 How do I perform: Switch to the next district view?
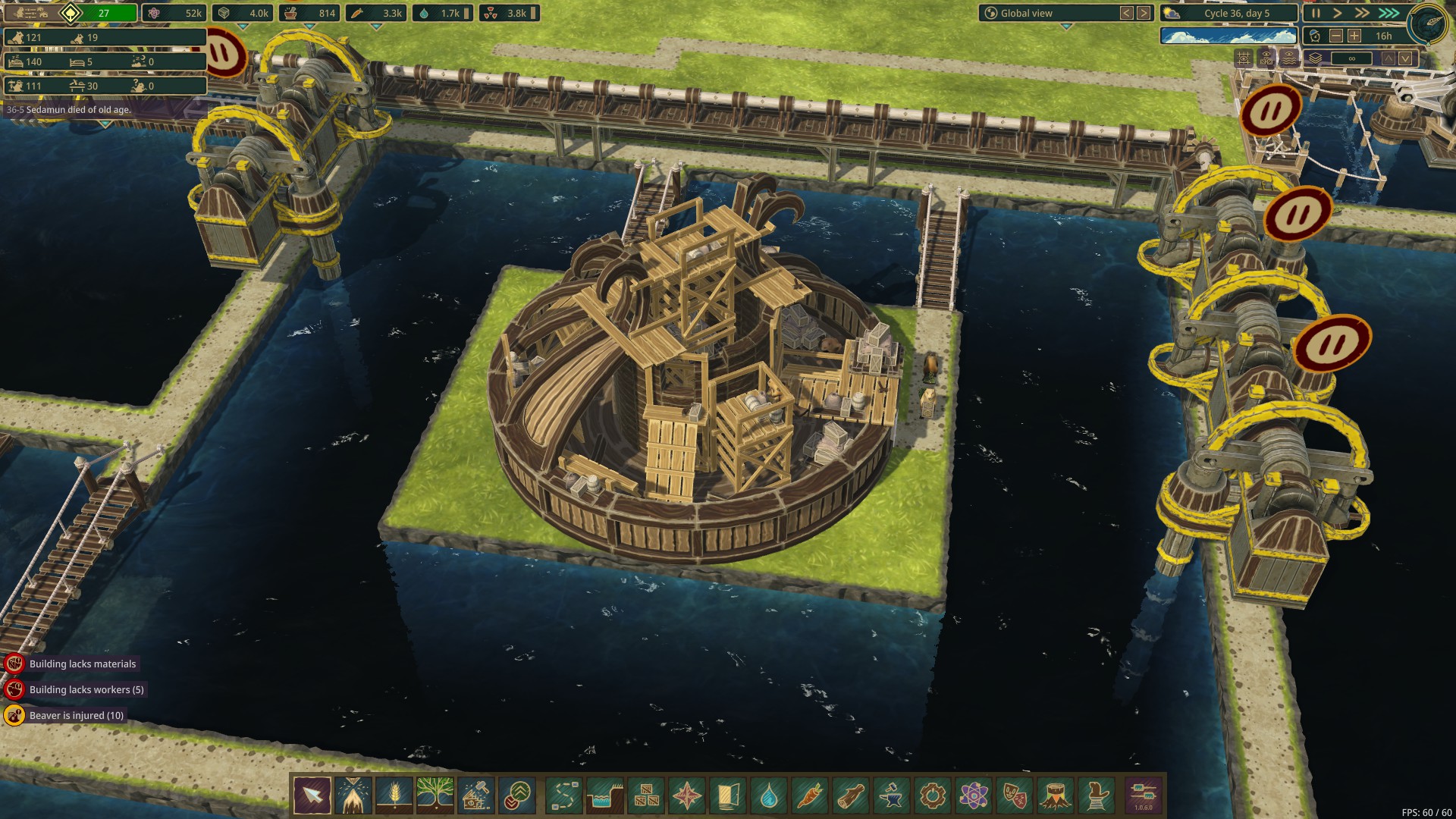1144,13
